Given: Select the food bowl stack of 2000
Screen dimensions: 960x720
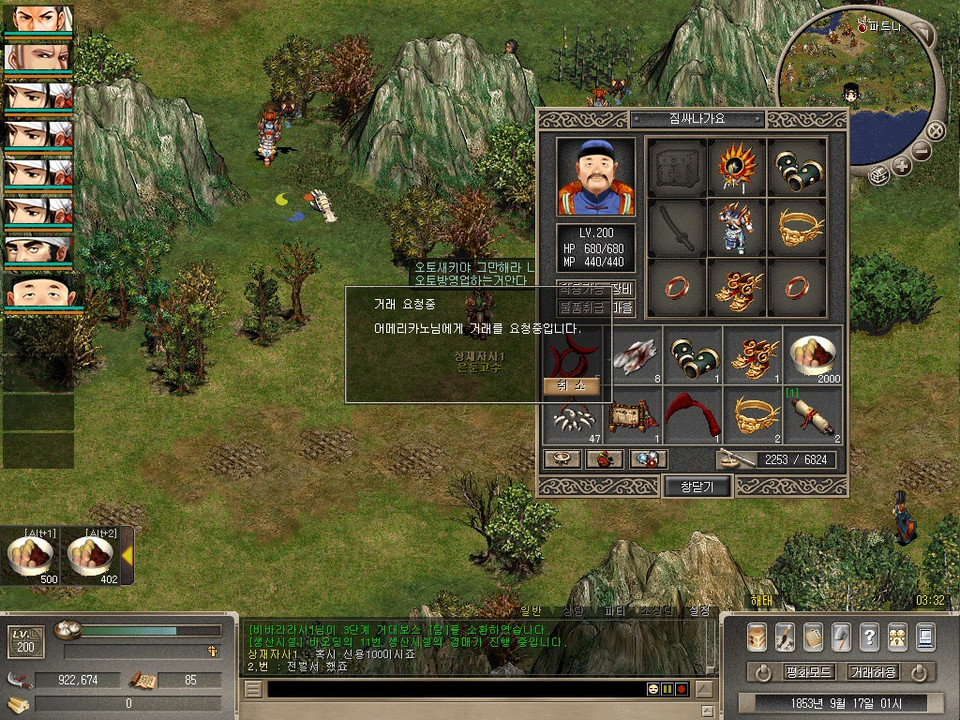Looking at the screenshot, I should pos(812,356).
